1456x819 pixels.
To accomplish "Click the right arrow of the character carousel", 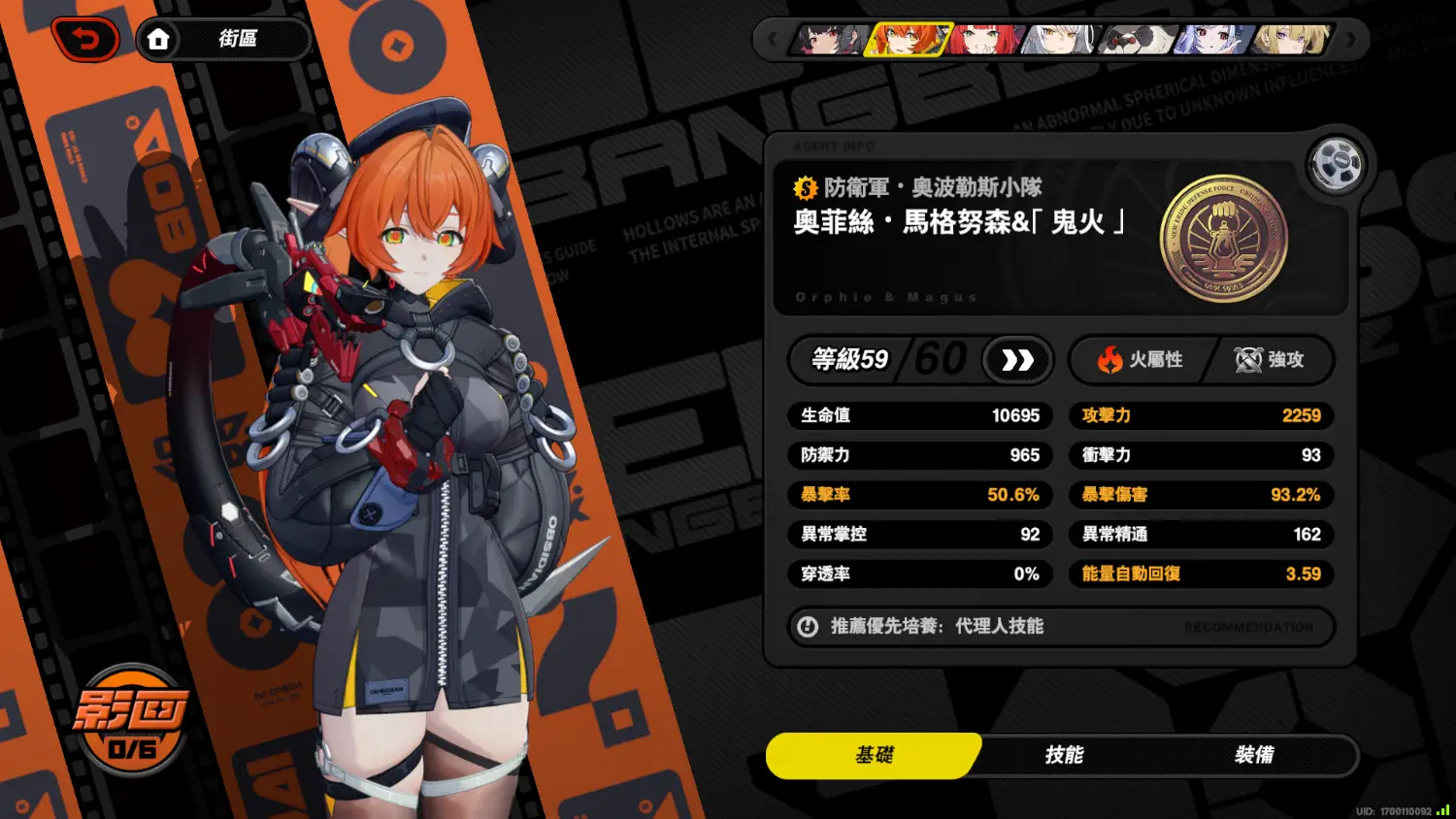I will point(1349,39).
